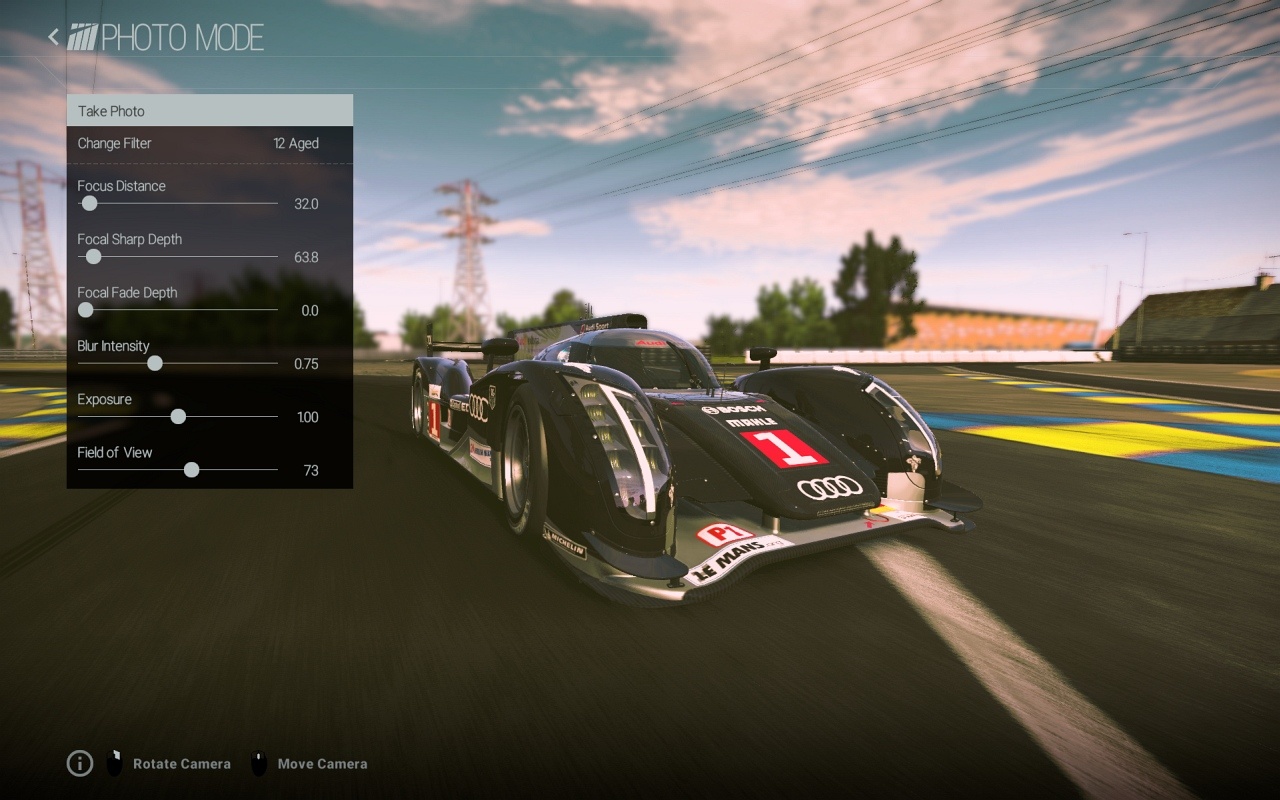Change the filter from 12 Aged
This screenshot has width=1280, height=800.
[x=209, y=143]
